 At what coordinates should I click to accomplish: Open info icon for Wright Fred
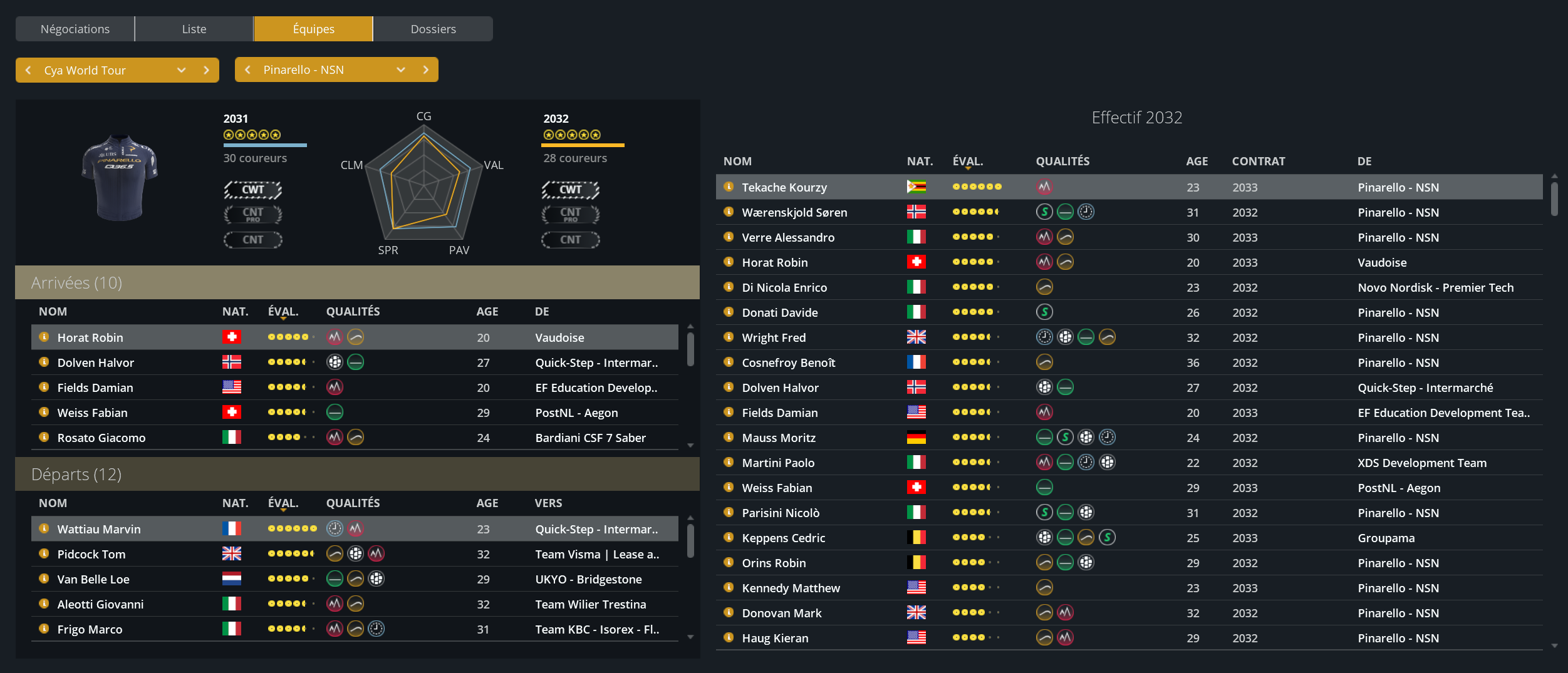pyautogui.click(x=729, y=337)
